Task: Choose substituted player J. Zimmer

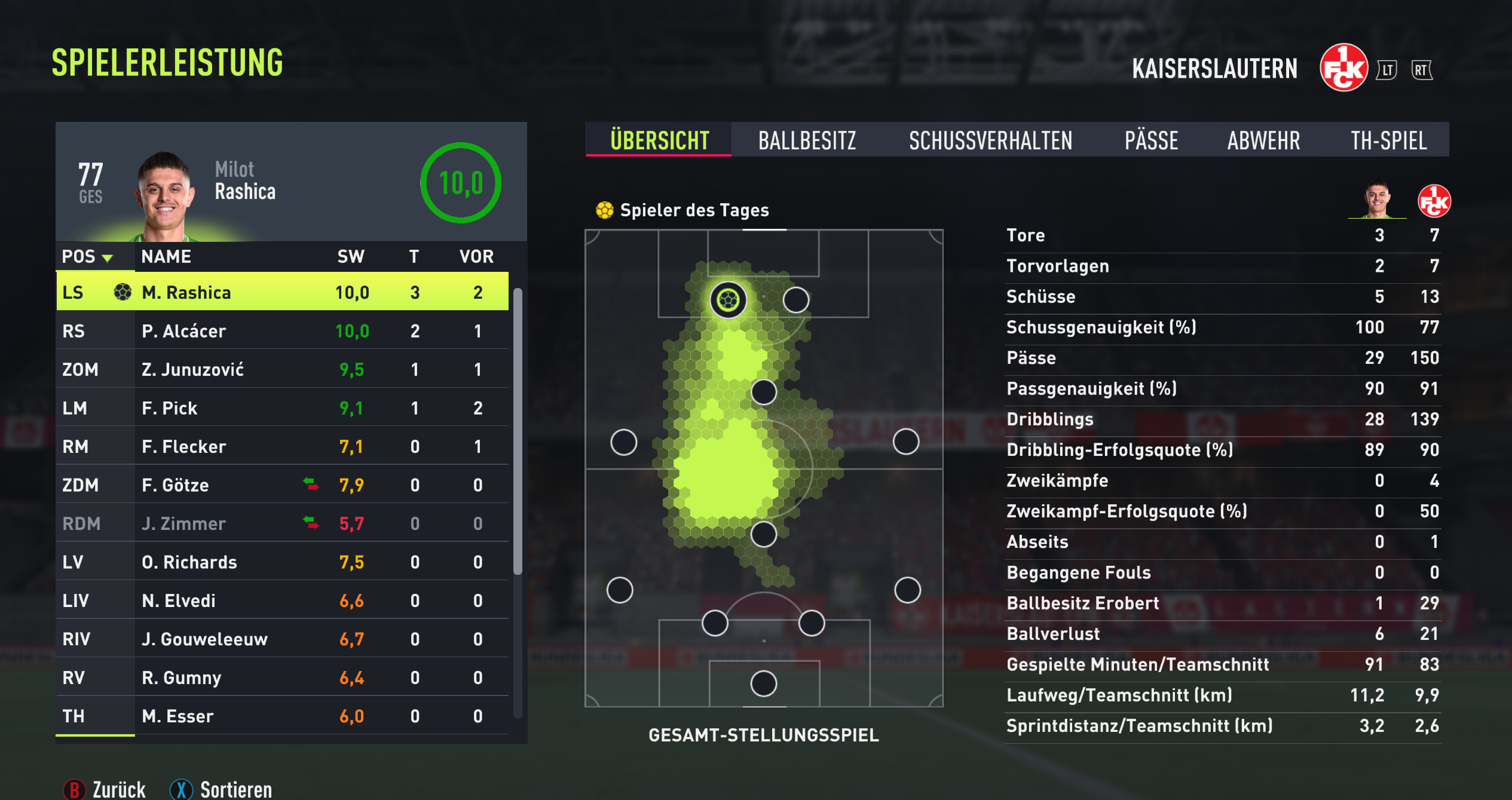Action: pos(282,523)
